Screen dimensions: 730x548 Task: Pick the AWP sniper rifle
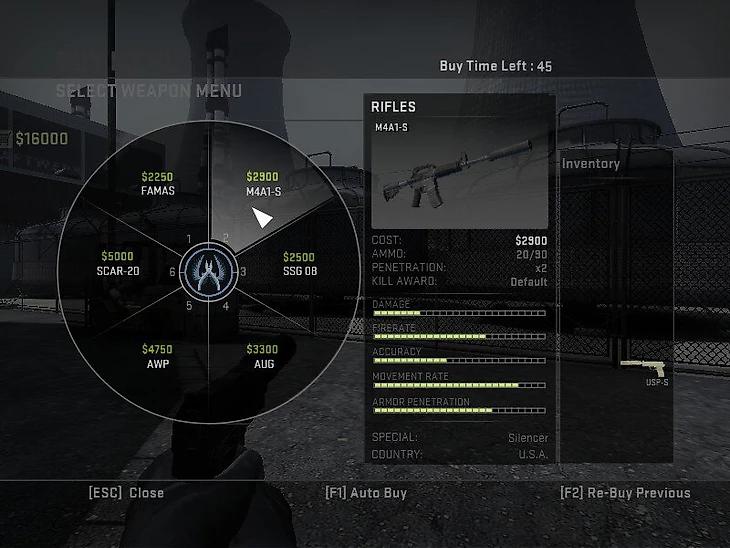(157, 356)
